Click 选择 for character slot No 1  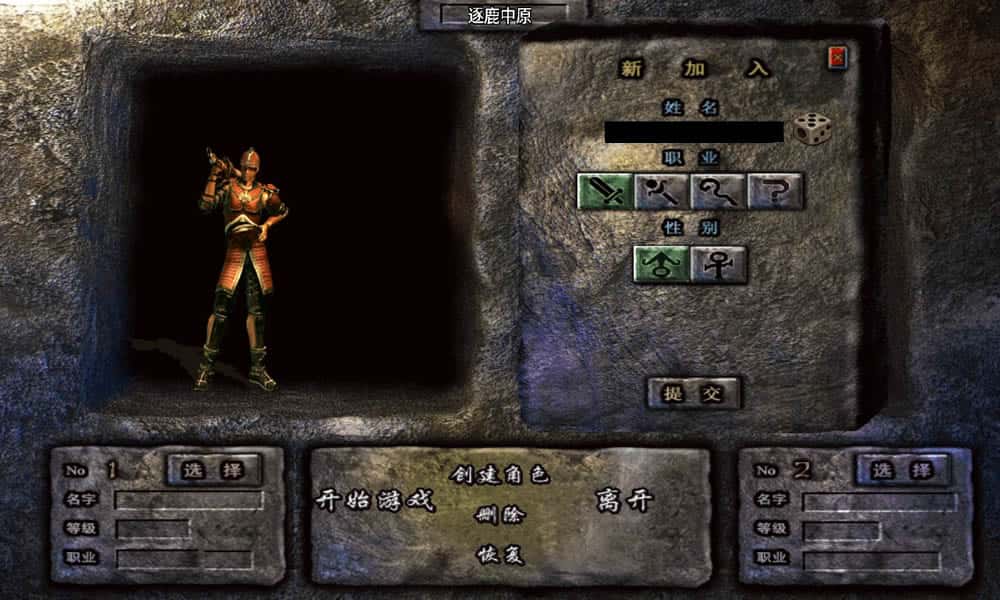212,469
